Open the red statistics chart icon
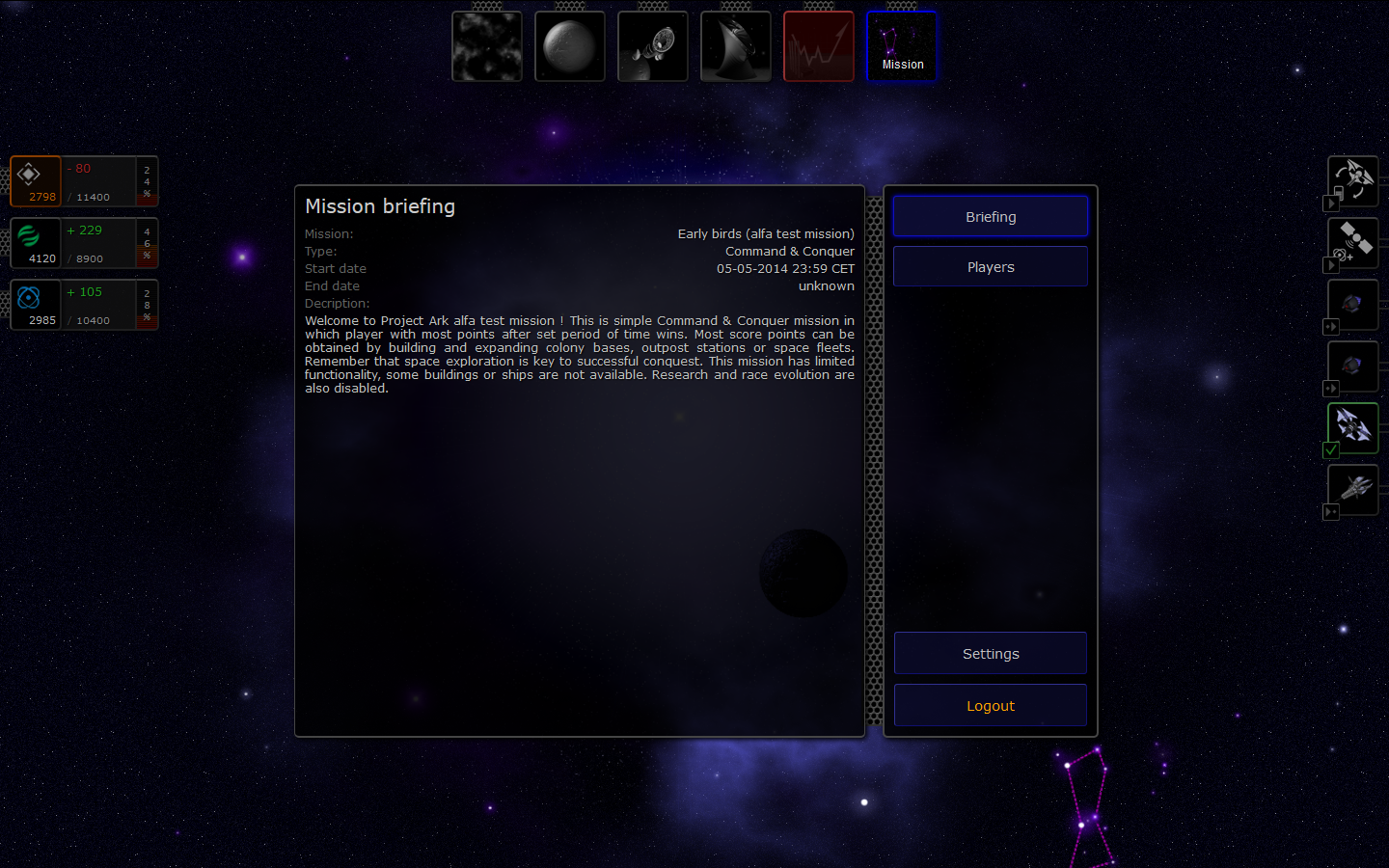Viewport: 1389px width, 868px height. (818, 45)
